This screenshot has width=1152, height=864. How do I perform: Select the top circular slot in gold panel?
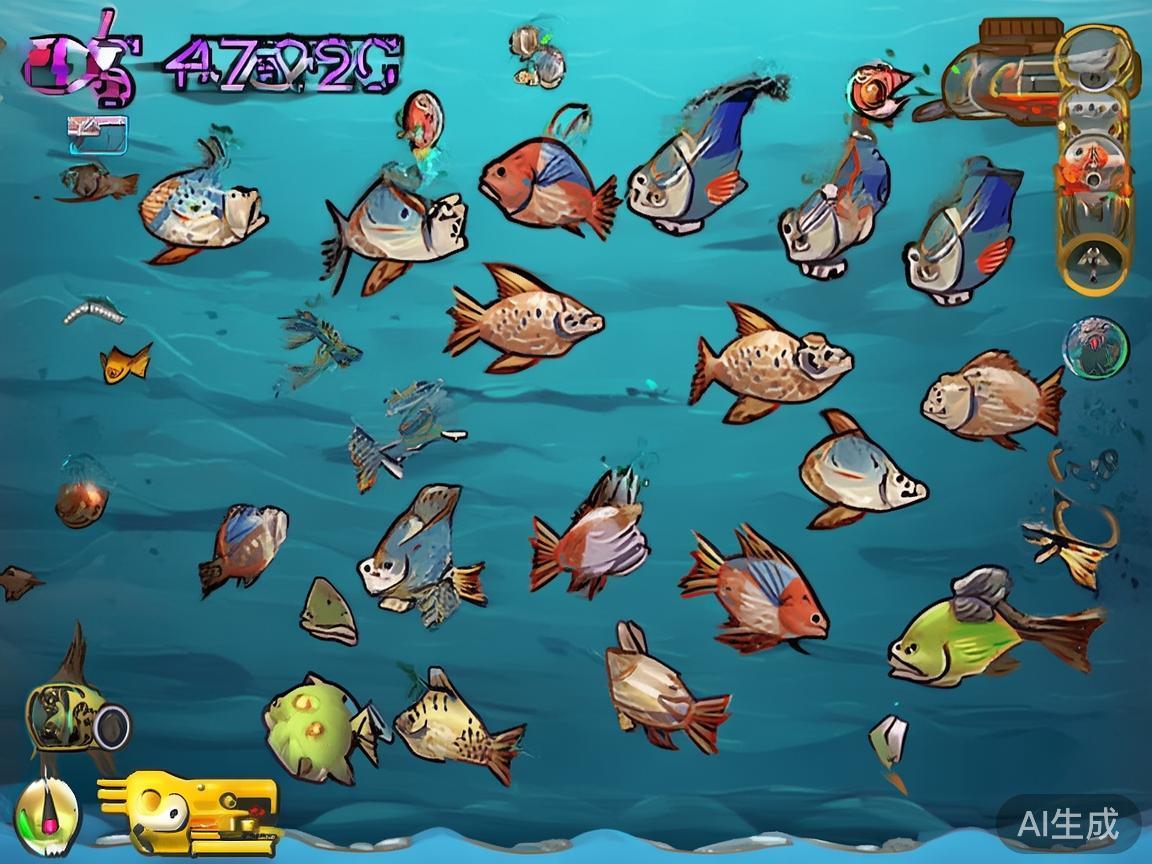pyautogui.click(x=1094, y=53)
